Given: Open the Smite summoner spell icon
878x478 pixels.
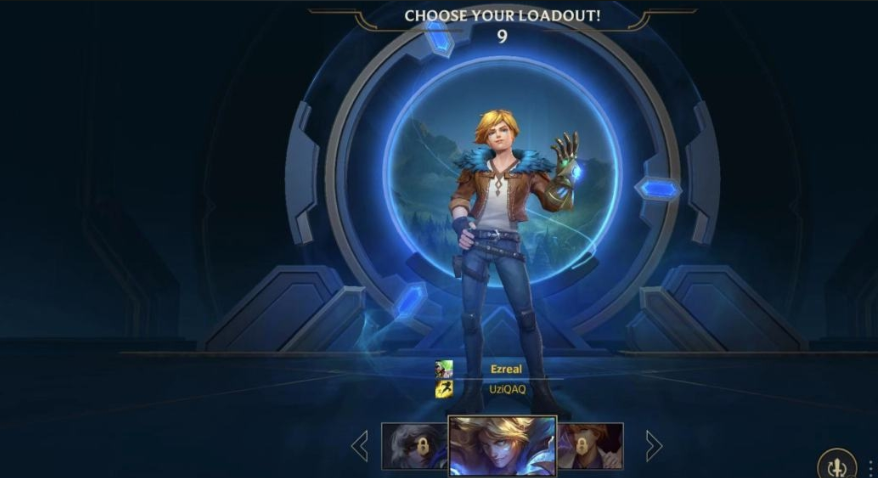Looking at the screenshot, I should pos(444,369).
